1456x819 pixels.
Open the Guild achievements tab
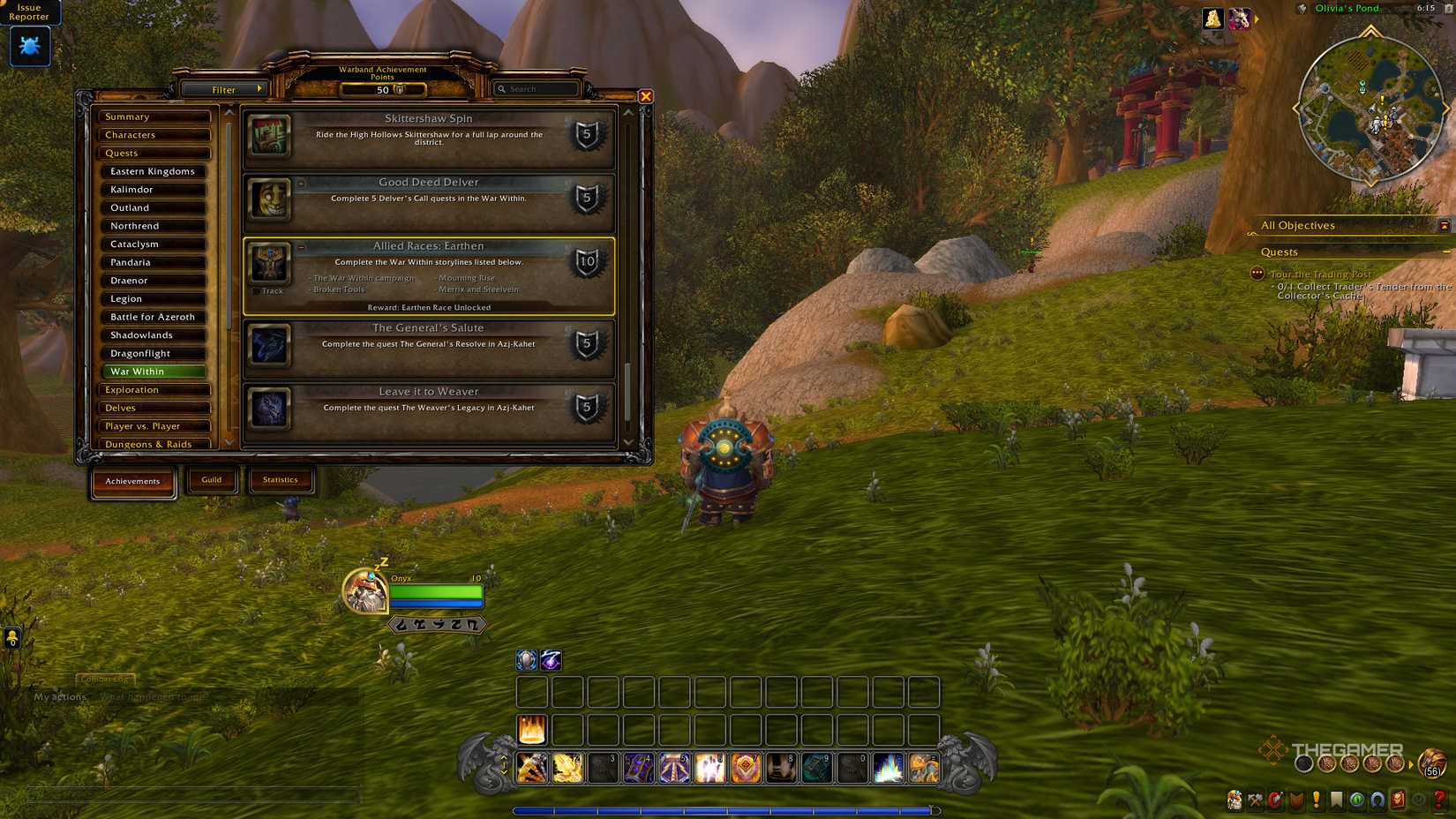coord(212,479)
